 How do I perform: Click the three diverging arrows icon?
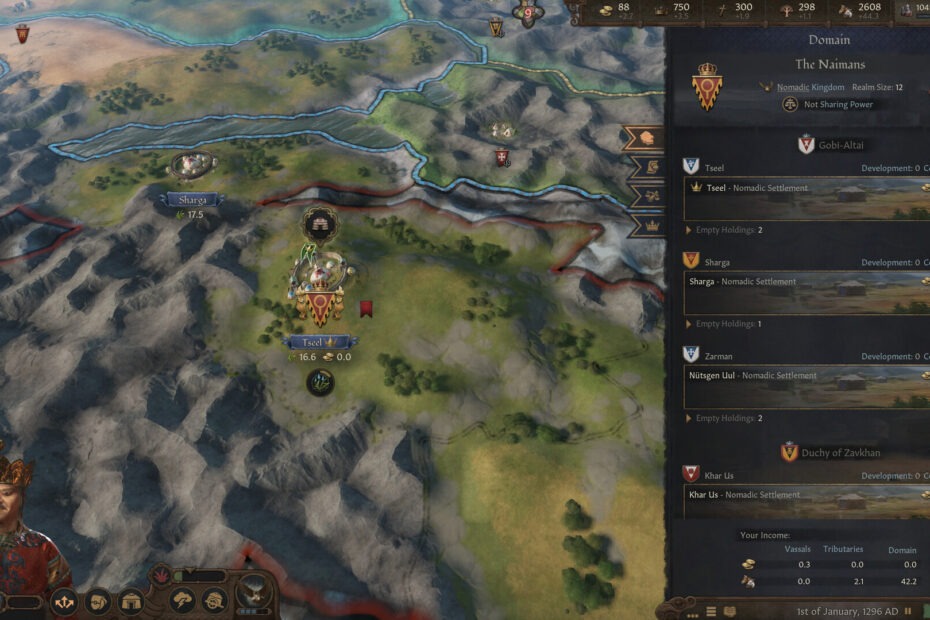pos(65,602)
